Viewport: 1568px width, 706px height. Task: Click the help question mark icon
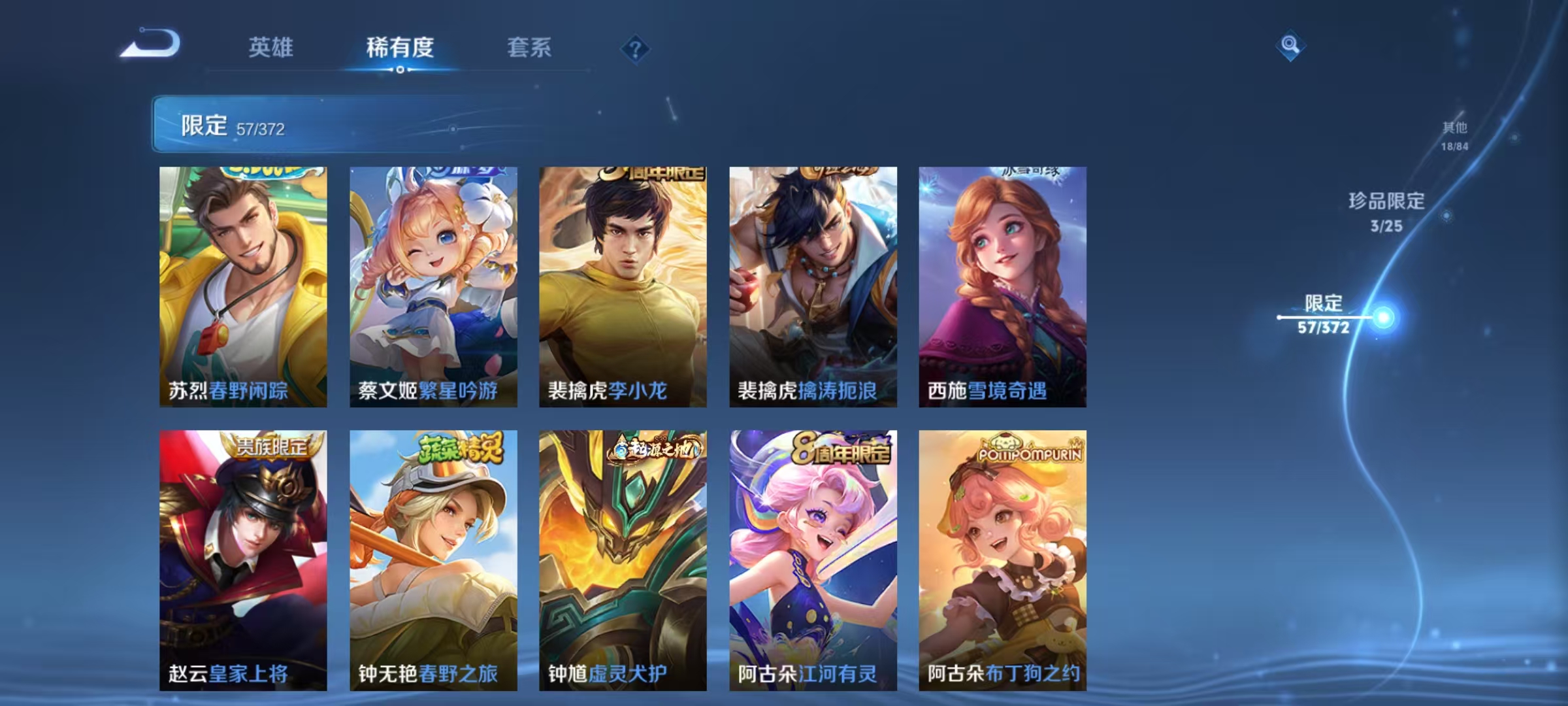[x=636, y=48]
